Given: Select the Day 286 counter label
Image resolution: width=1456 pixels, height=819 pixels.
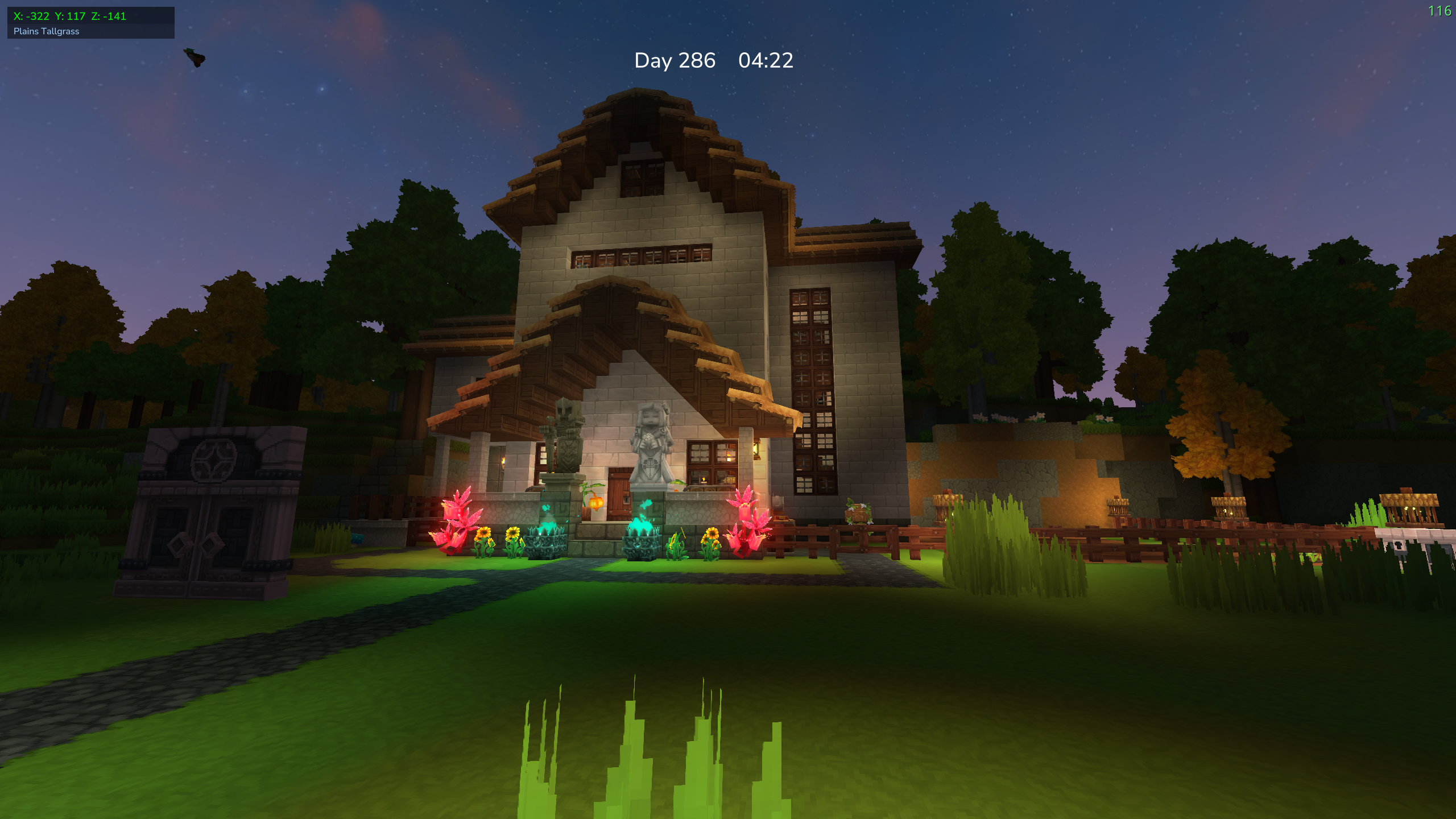Looking at the screenshot, I should (x=675, y=61).
